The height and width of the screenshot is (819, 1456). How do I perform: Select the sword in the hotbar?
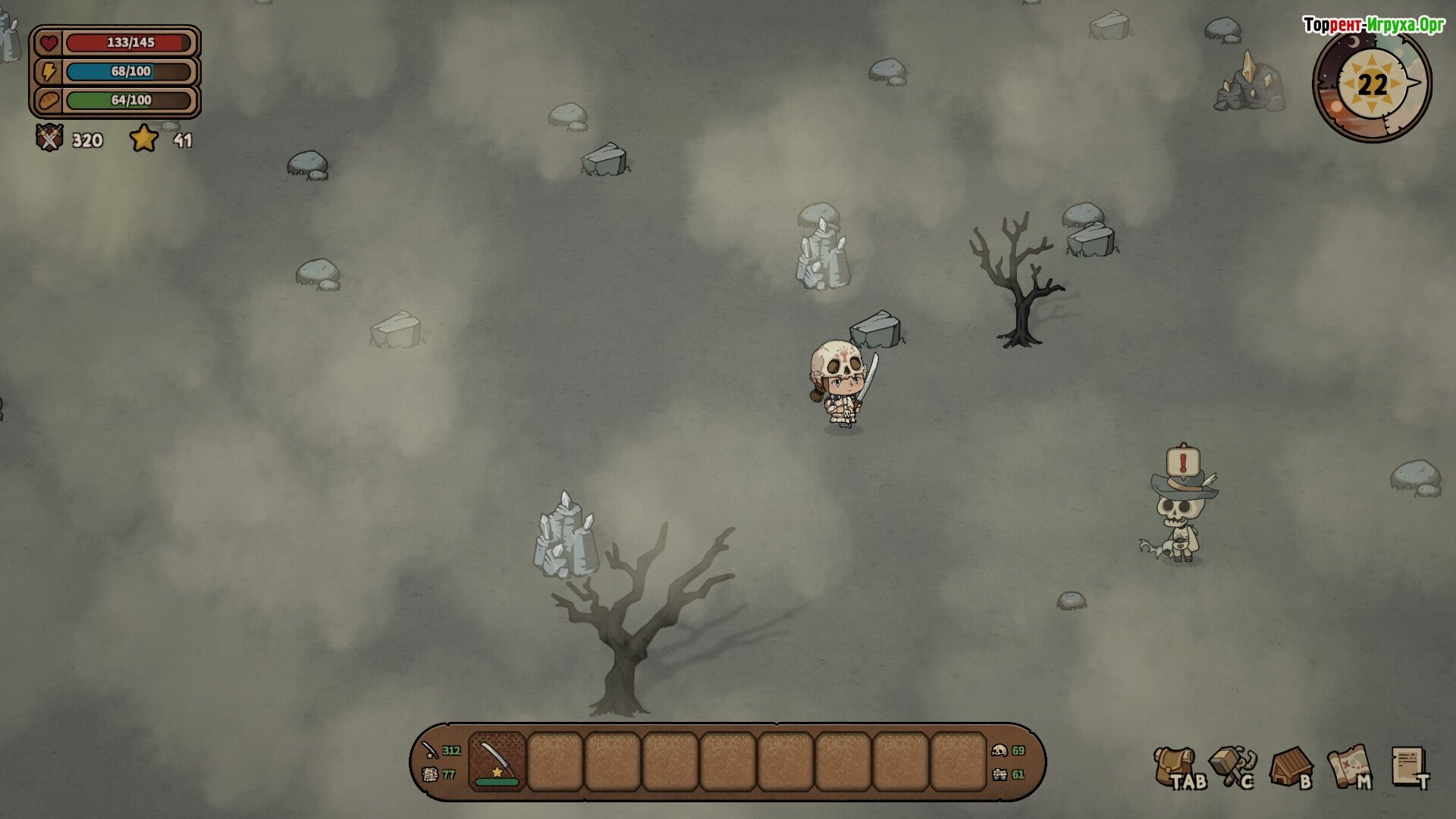tap(497, 761)
